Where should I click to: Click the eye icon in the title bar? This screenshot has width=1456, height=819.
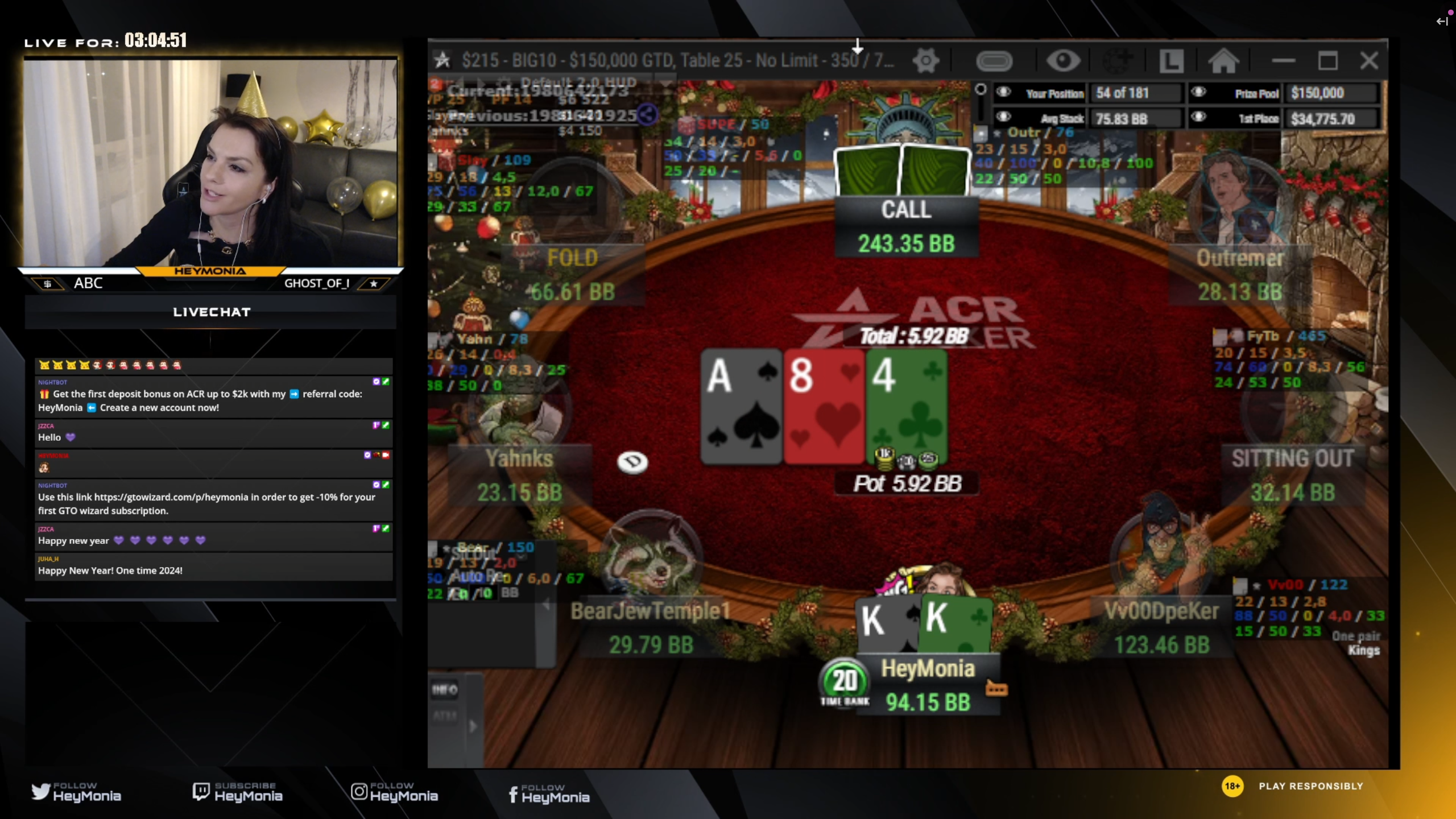pos(1063,61)
